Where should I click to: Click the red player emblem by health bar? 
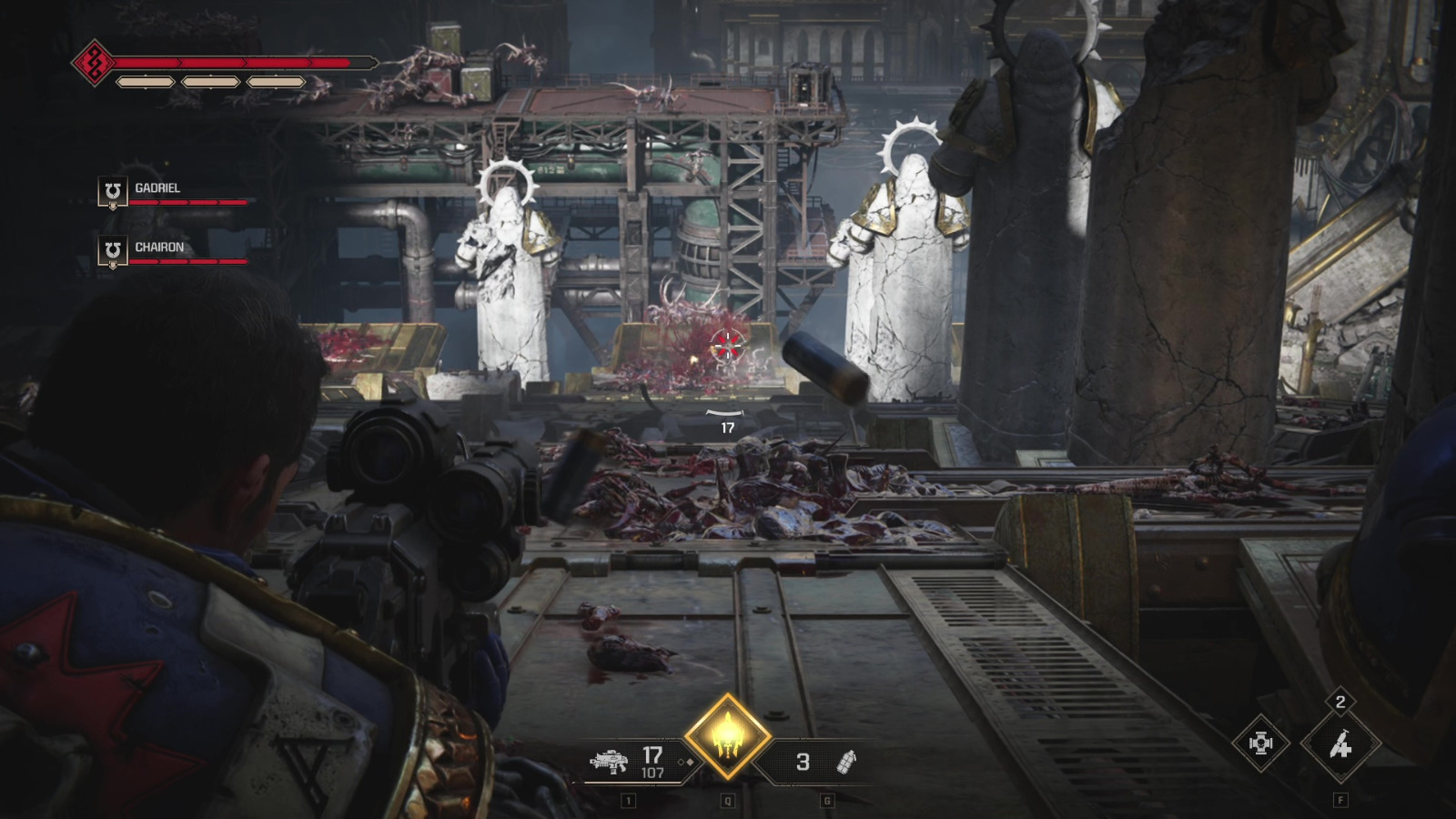93,63
